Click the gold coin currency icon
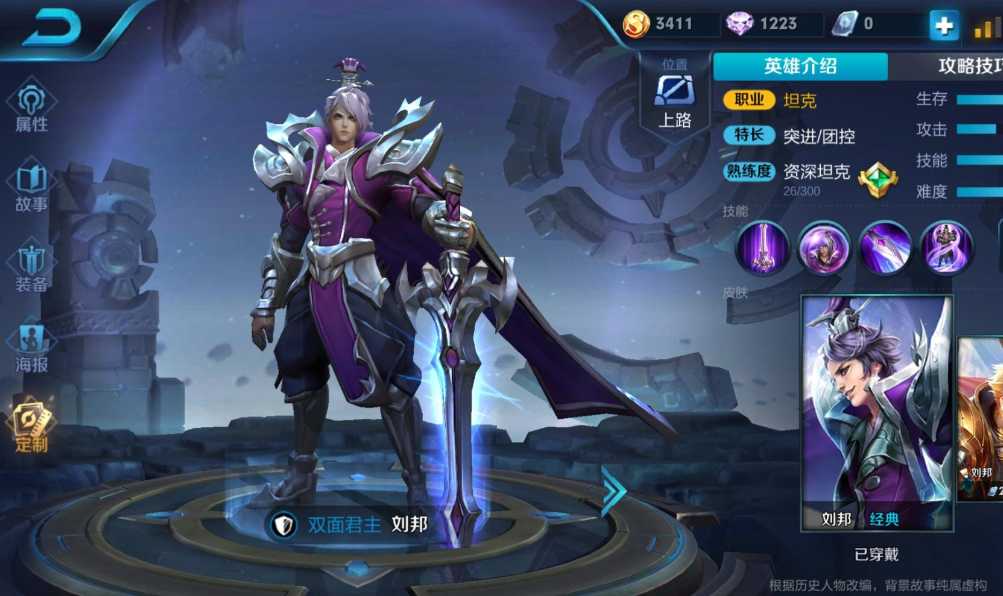The height and width of the screenshot is (596, 1003). click(637, 24)
